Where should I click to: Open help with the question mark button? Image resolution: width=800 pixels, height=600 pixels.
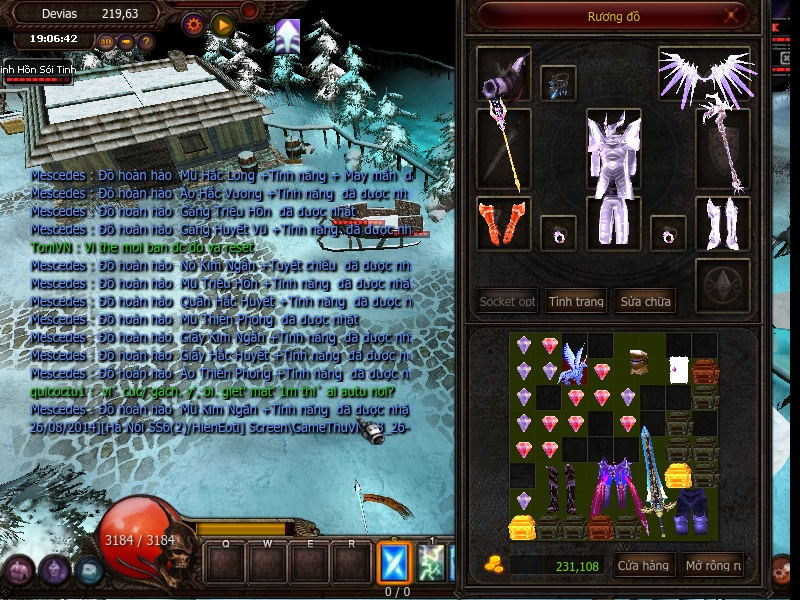click(146, 42)
